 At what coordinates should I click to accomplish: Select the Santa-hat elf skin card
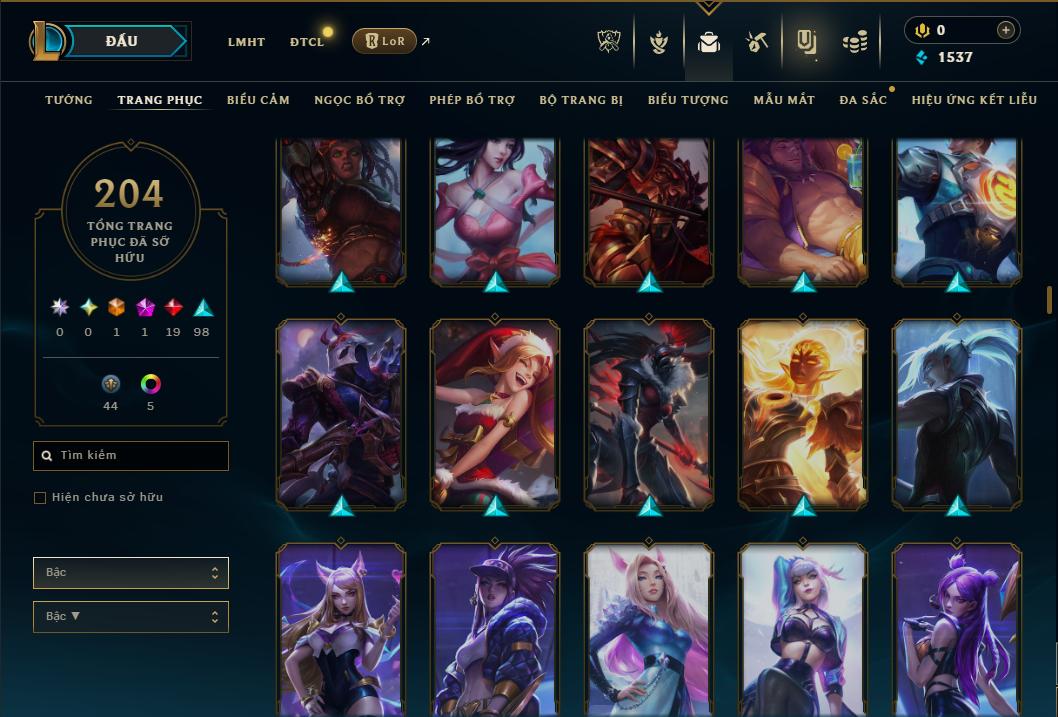[x=495, y=413]
